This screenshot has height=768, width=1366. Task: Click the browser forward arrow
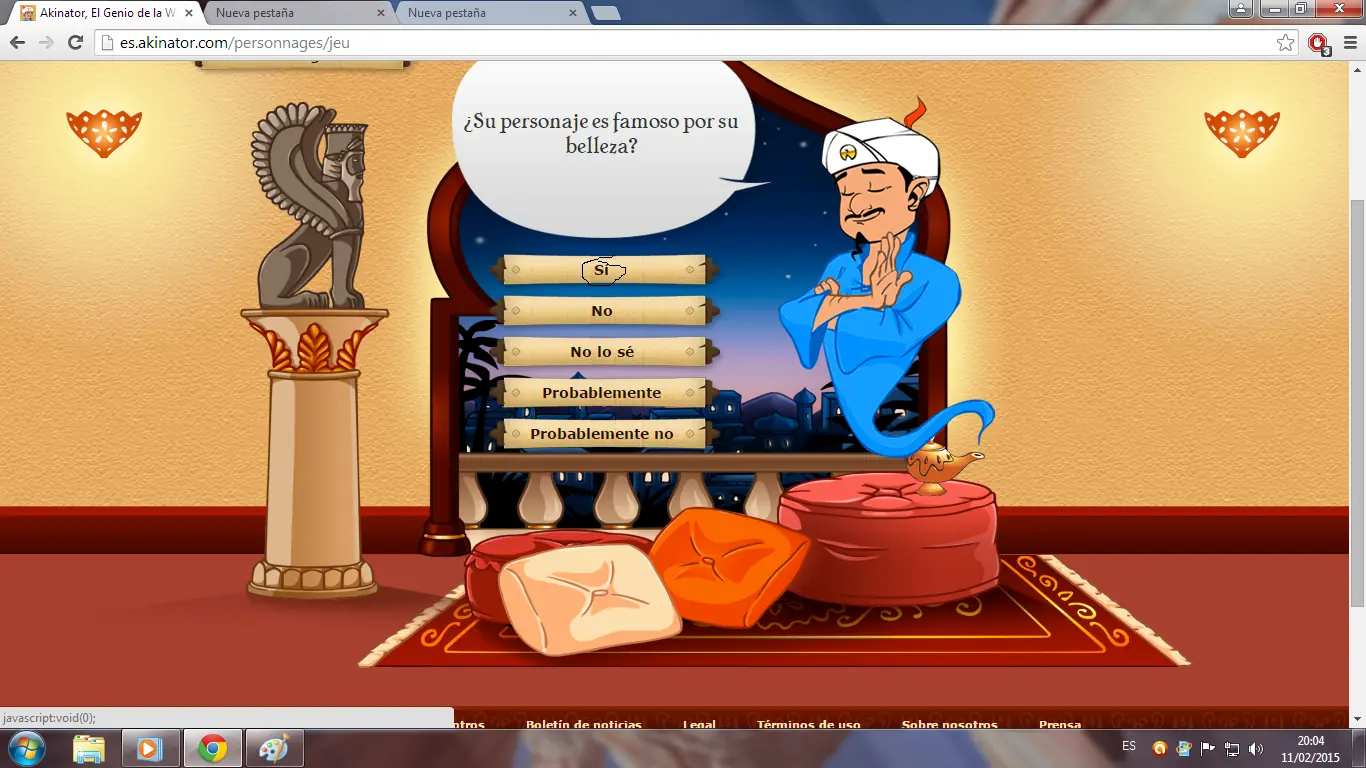click(45, 42)
